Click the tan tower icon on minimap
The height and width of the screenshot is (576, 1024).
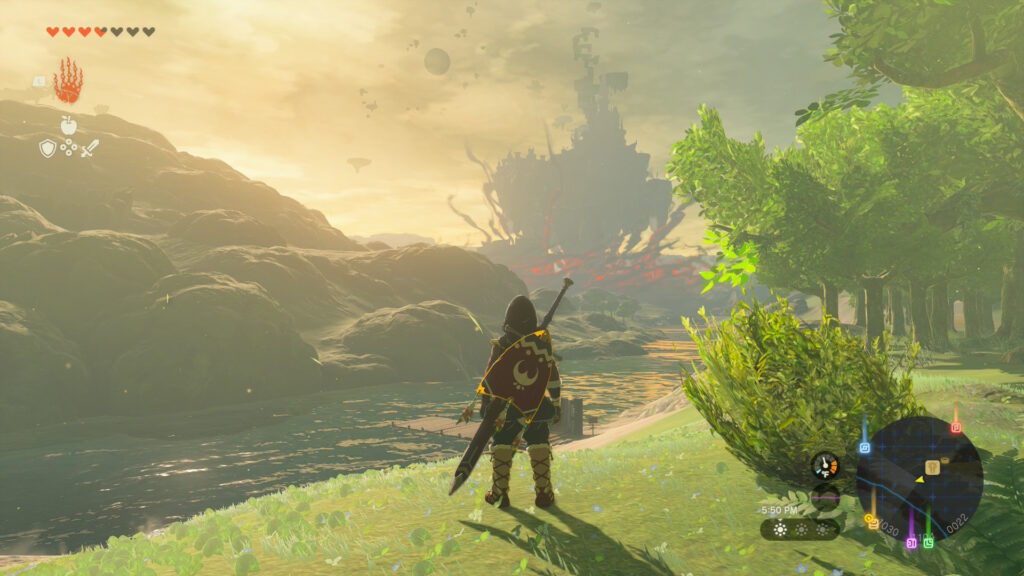[x=931, y=466]
